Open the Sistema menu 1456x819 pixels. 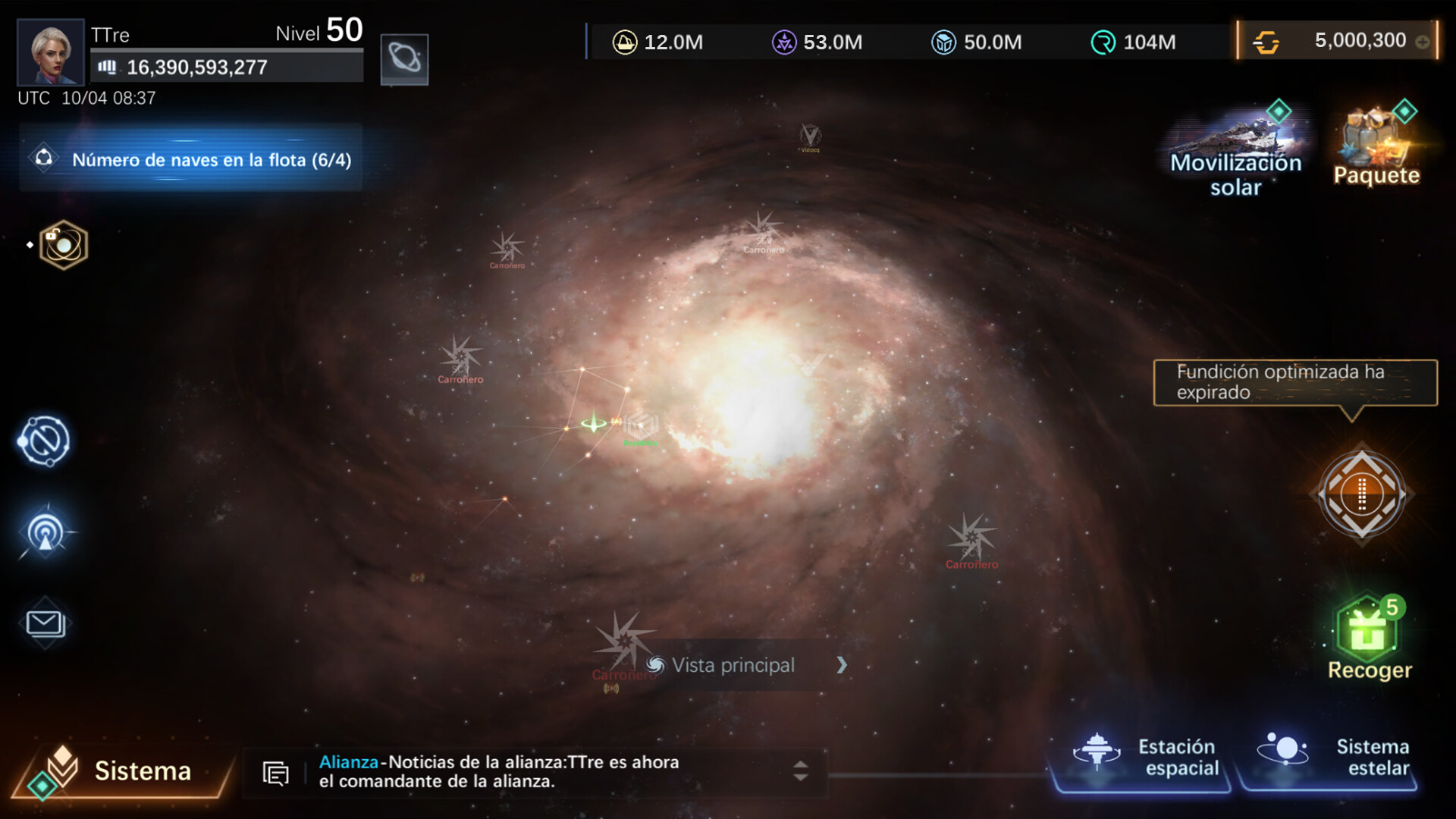pos(121,770)
